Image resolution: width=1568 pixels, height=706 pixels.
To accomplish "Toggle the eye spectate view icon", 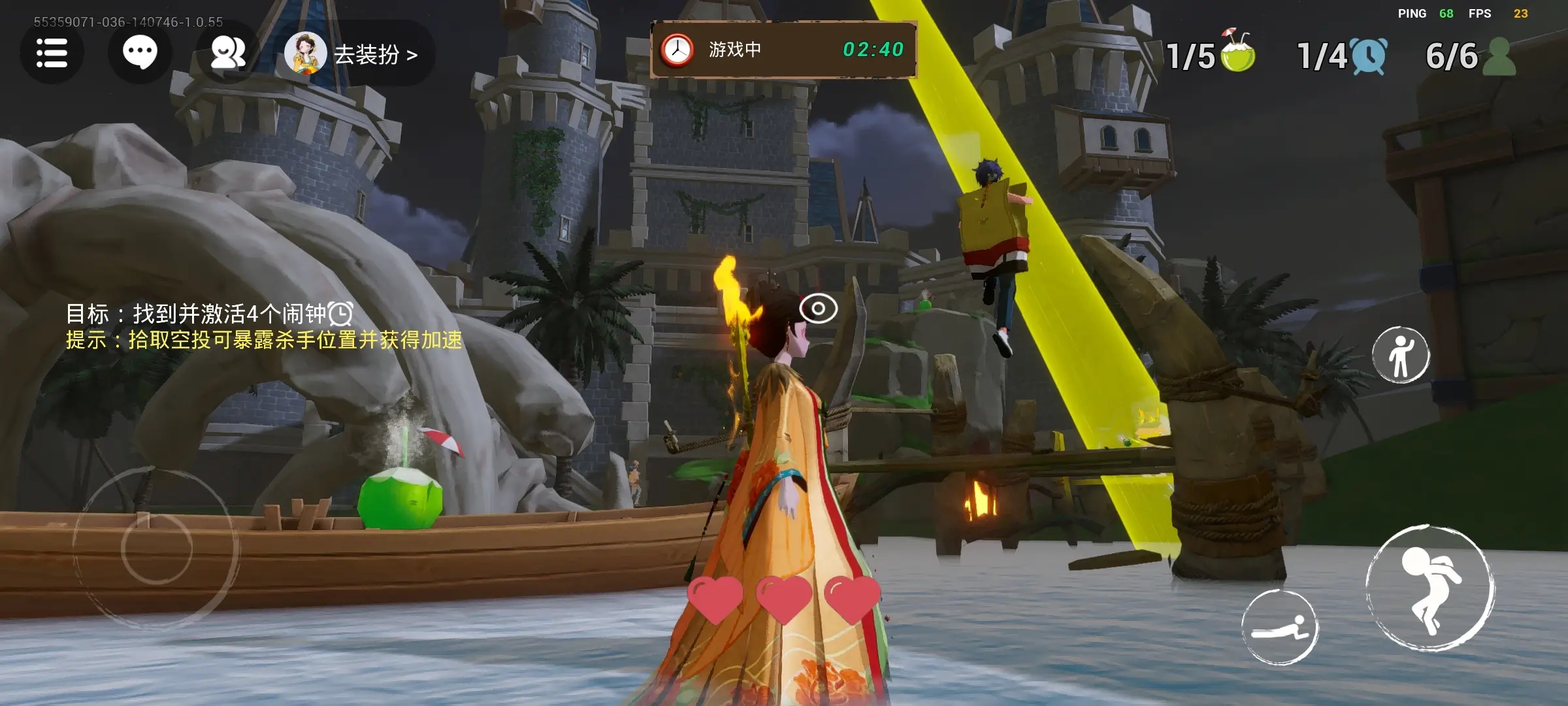I will click(818, 309).
